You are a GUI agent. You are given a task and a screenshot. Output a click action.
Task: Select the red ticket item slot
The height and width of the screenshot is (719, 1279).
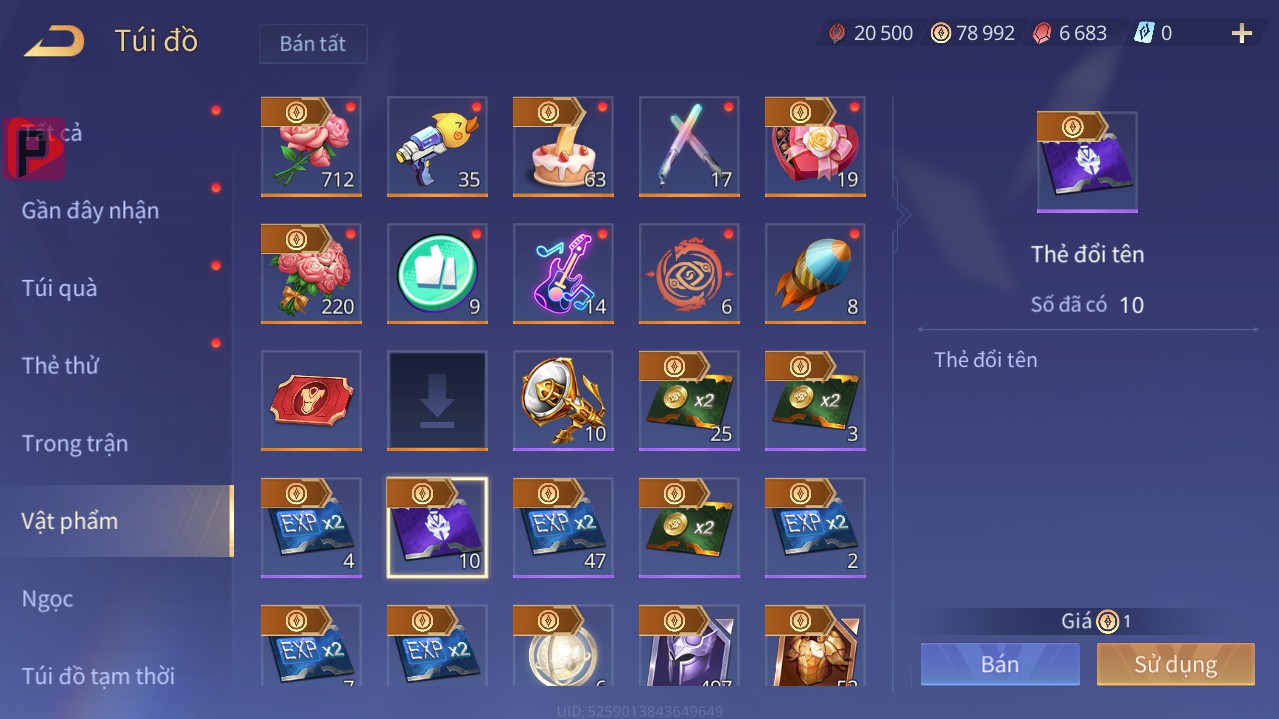point(311,400)
